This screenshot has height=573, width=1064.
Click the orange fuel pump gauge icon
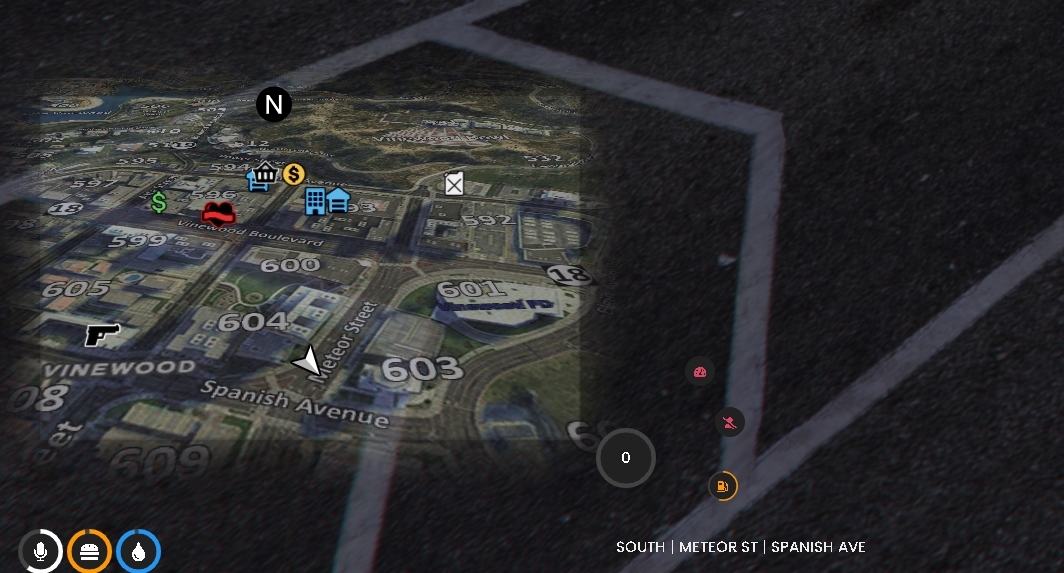click(x=722, y=487)
